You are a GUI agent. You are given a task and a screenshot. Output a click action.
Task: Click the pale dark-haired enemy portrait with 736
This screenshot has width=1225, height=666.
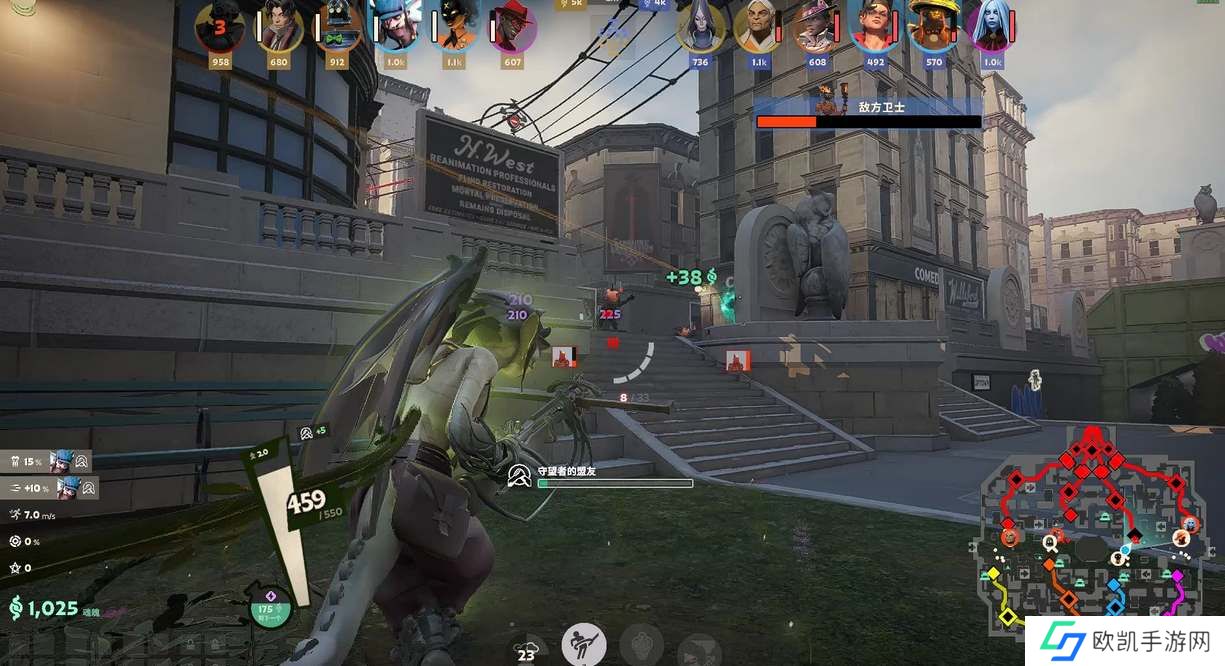pos(700,27)
